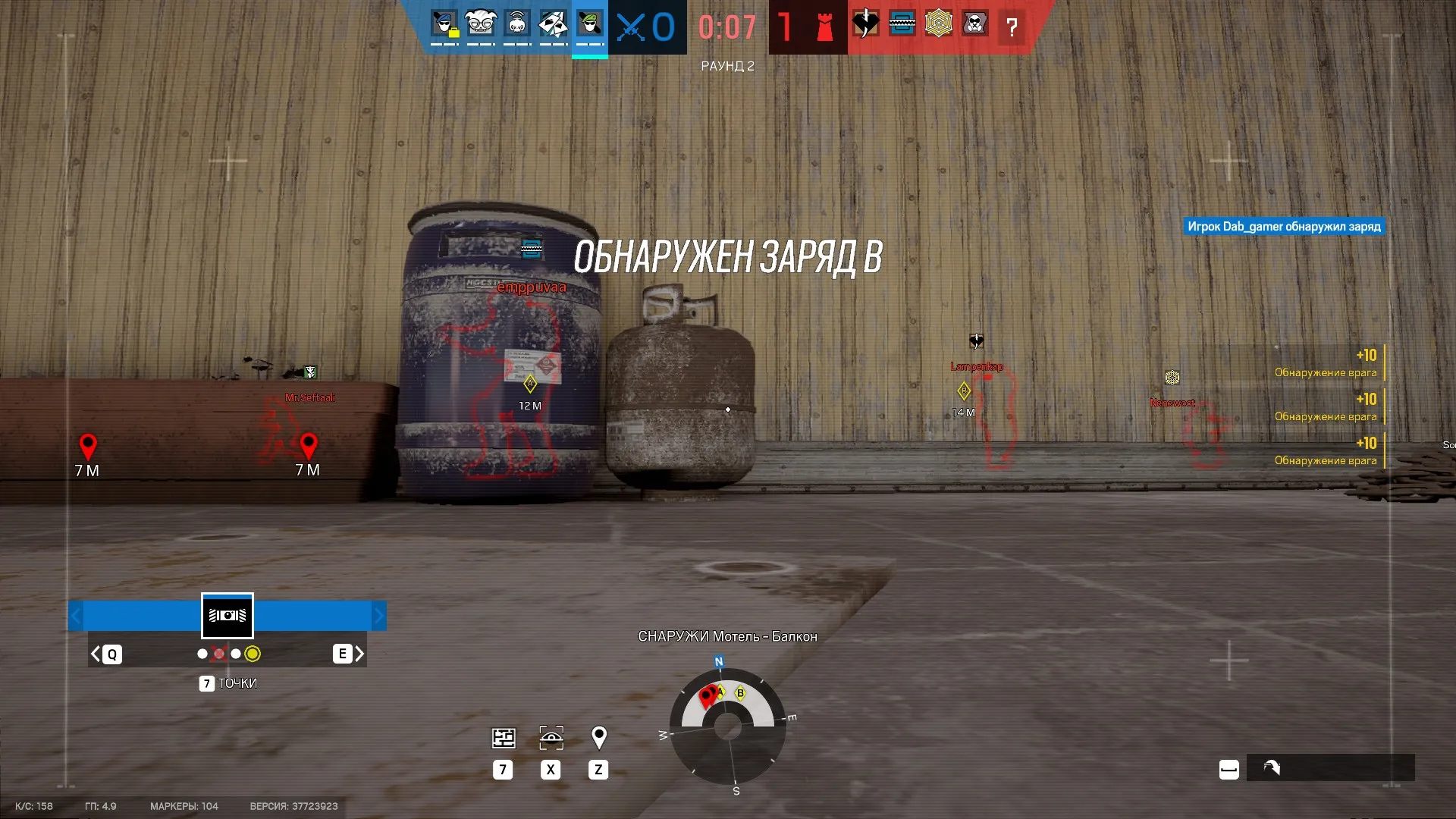Select the blue beret recruit with yellow briefcase

tap(444, 24)
